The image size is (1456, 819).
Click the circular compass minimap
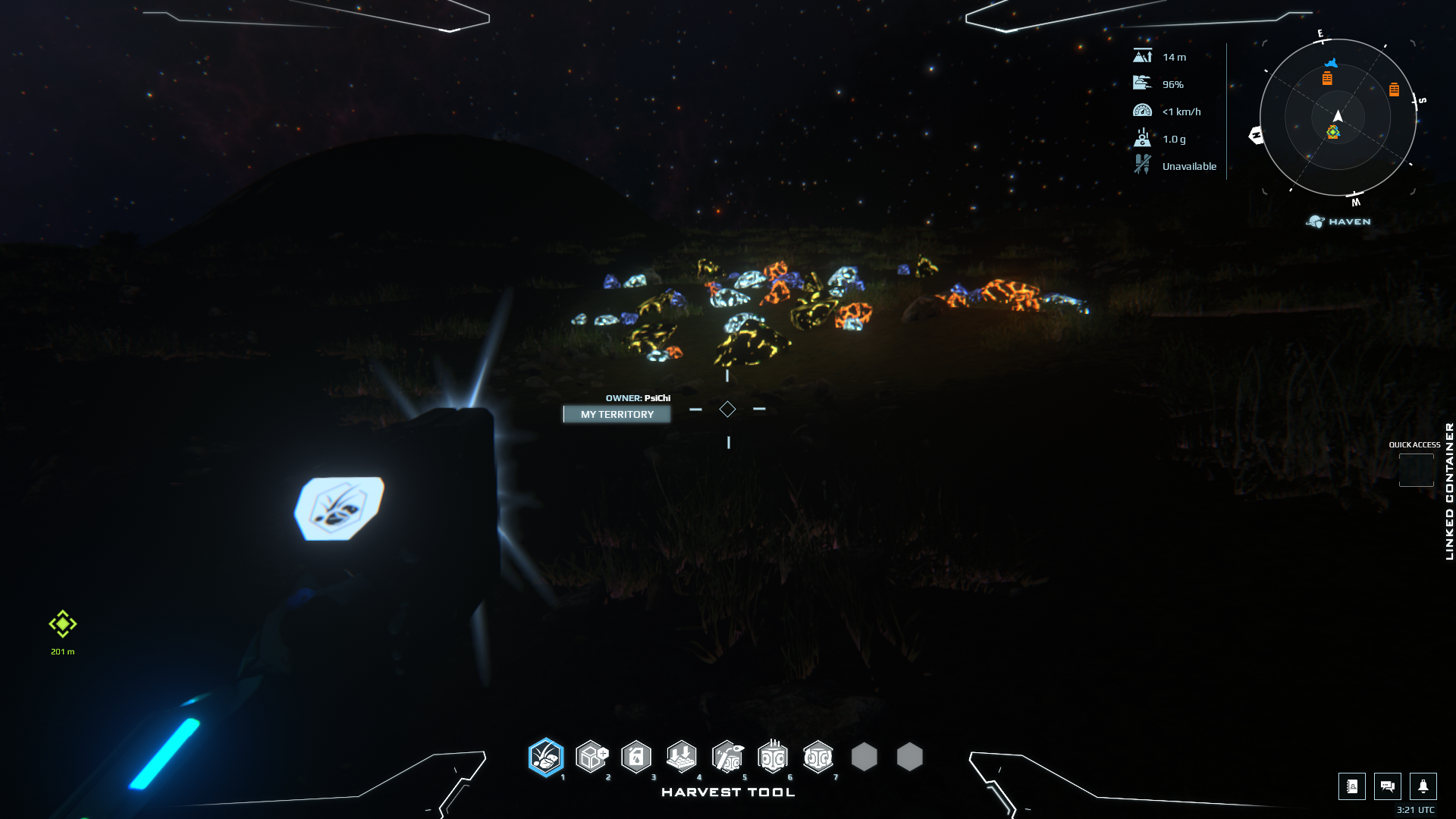pos(1338,118)
